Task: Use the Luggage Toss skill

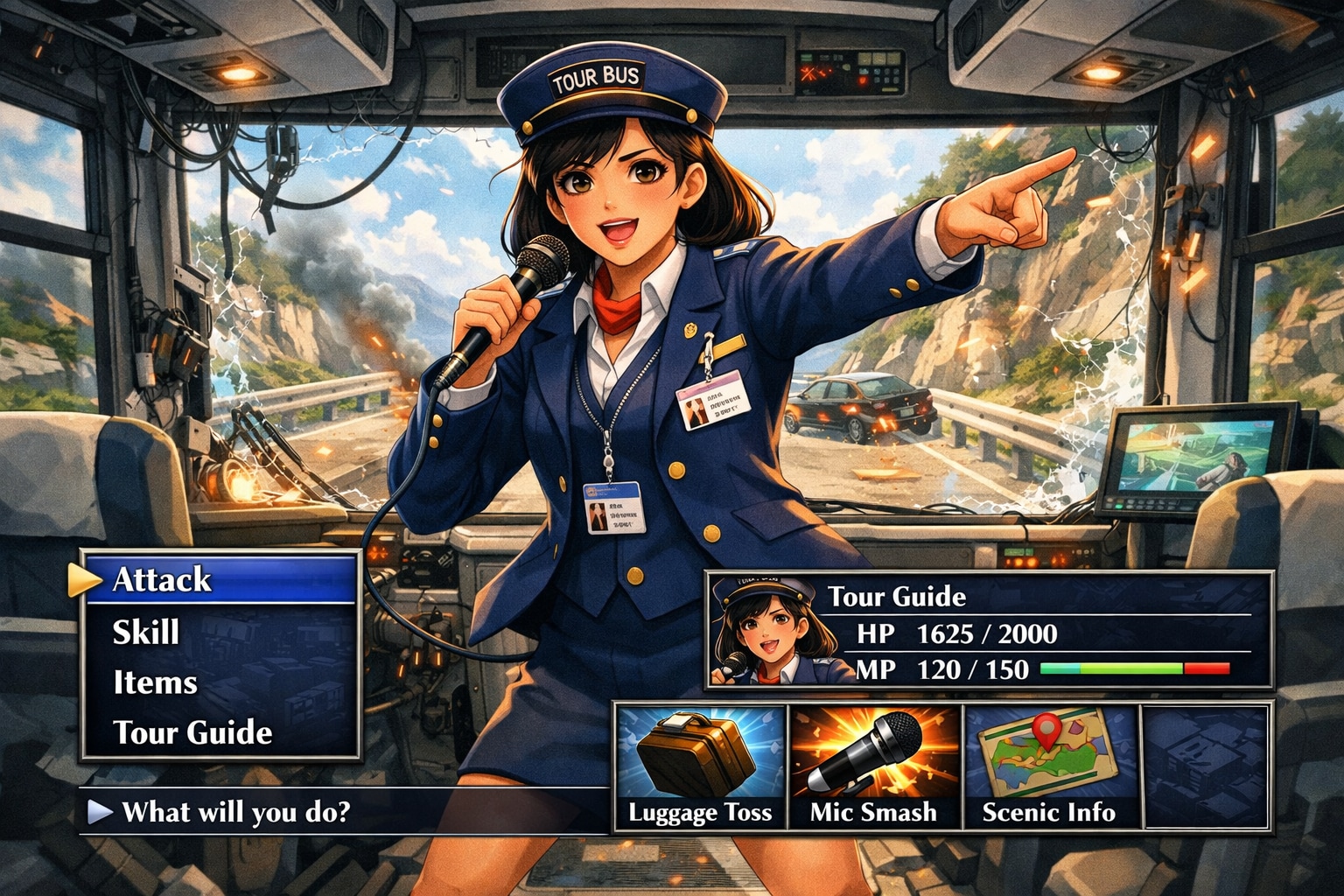Action: point(700,767)
